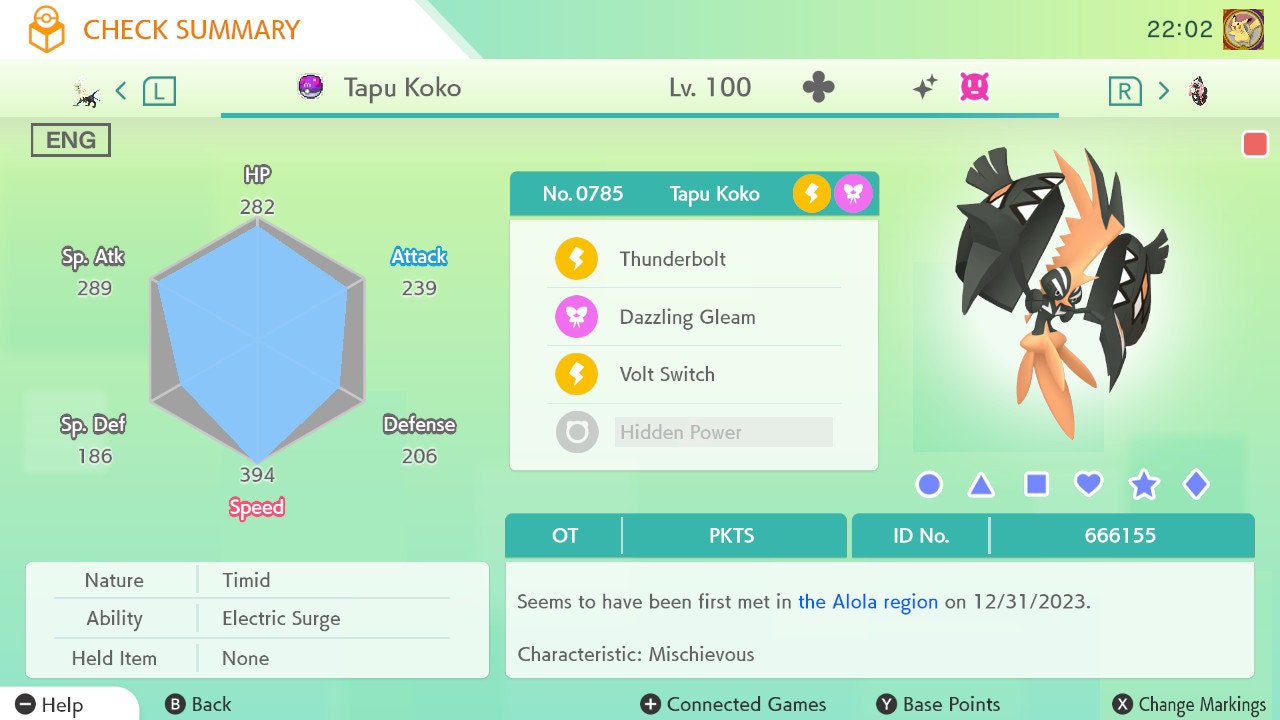Choose the Volt Switch move
The height and width of the screenshot is (720, 1280).
pyautogui.click(x=667, y=375)
